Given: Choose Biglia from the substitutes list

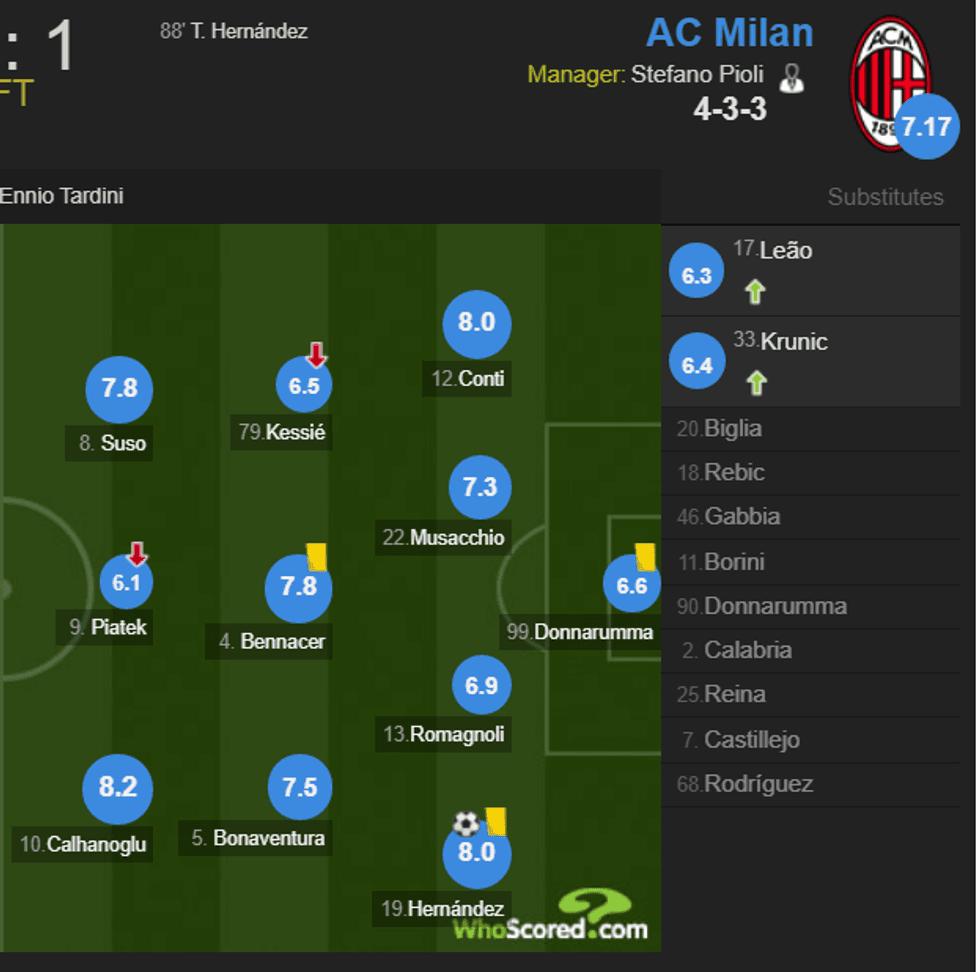Looking at the screenshot, I should [x=732, y=429].
